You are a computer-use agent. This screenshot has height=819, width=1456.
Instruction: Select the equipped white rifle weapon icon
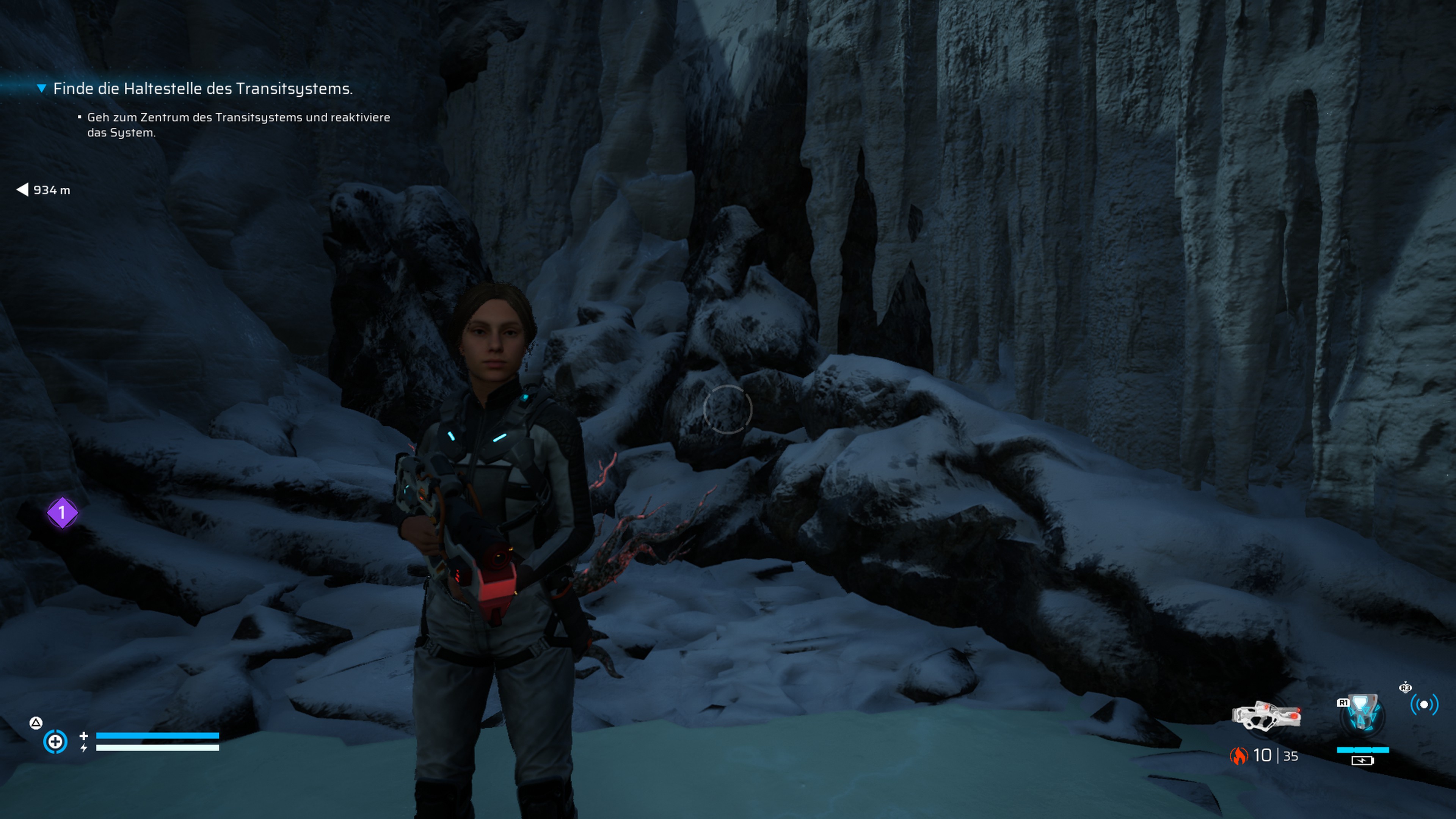click(x=1266, y=717)
